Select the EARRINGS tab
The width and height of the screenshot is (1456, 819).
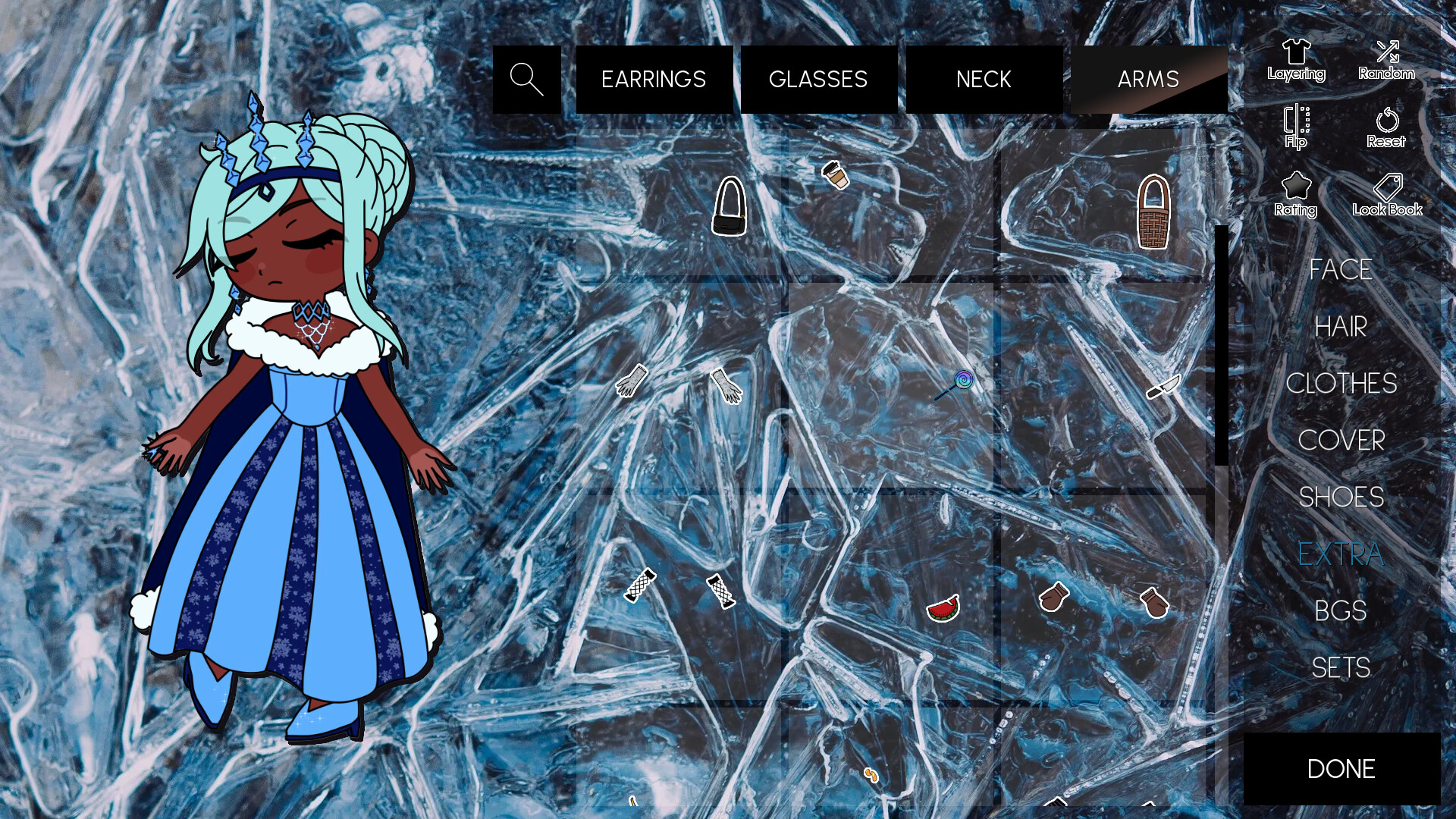pyautogui.click(x=654, y=79)
